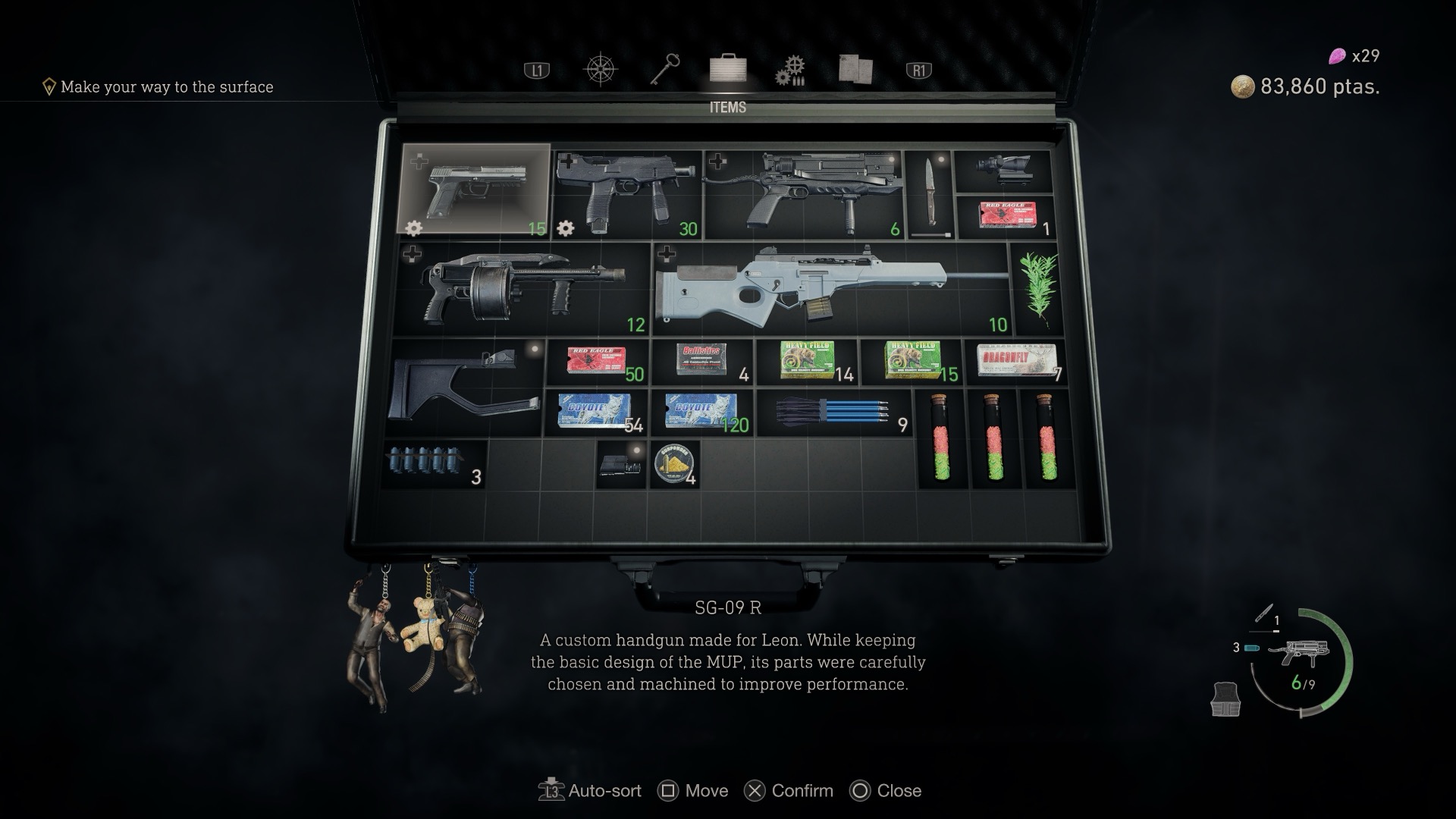Select the Dragonfly rifle ammo box
This screenshot has width=1456, height=819.
pyautogui.click(x=1014, y=361)
